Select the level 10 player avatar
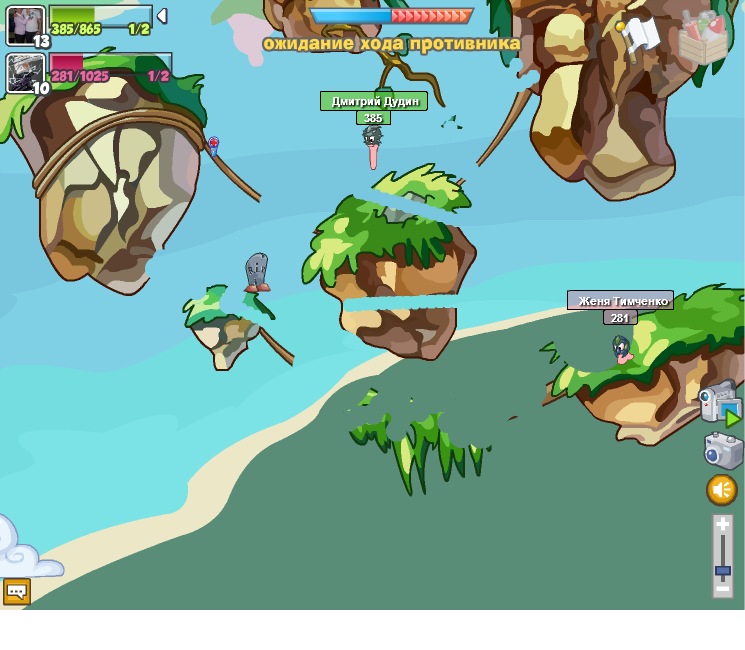 24,71
